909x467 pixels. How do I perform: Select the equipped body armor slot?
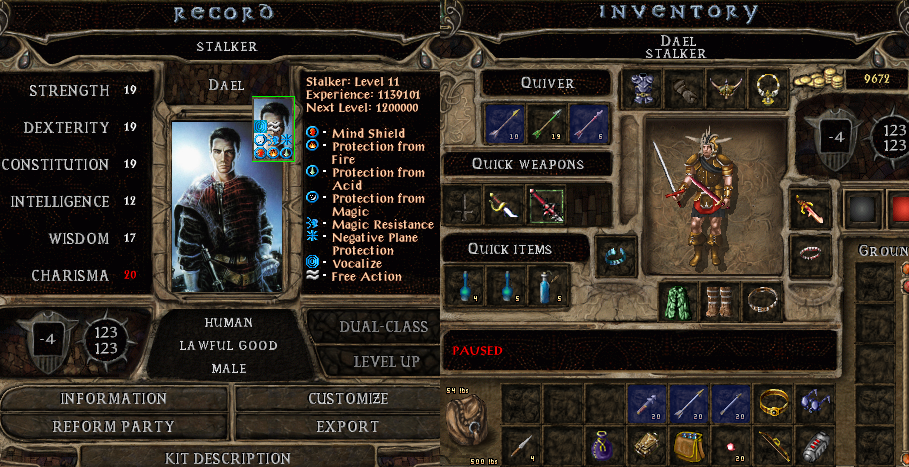pyautogui.click(x=640, y=87)
